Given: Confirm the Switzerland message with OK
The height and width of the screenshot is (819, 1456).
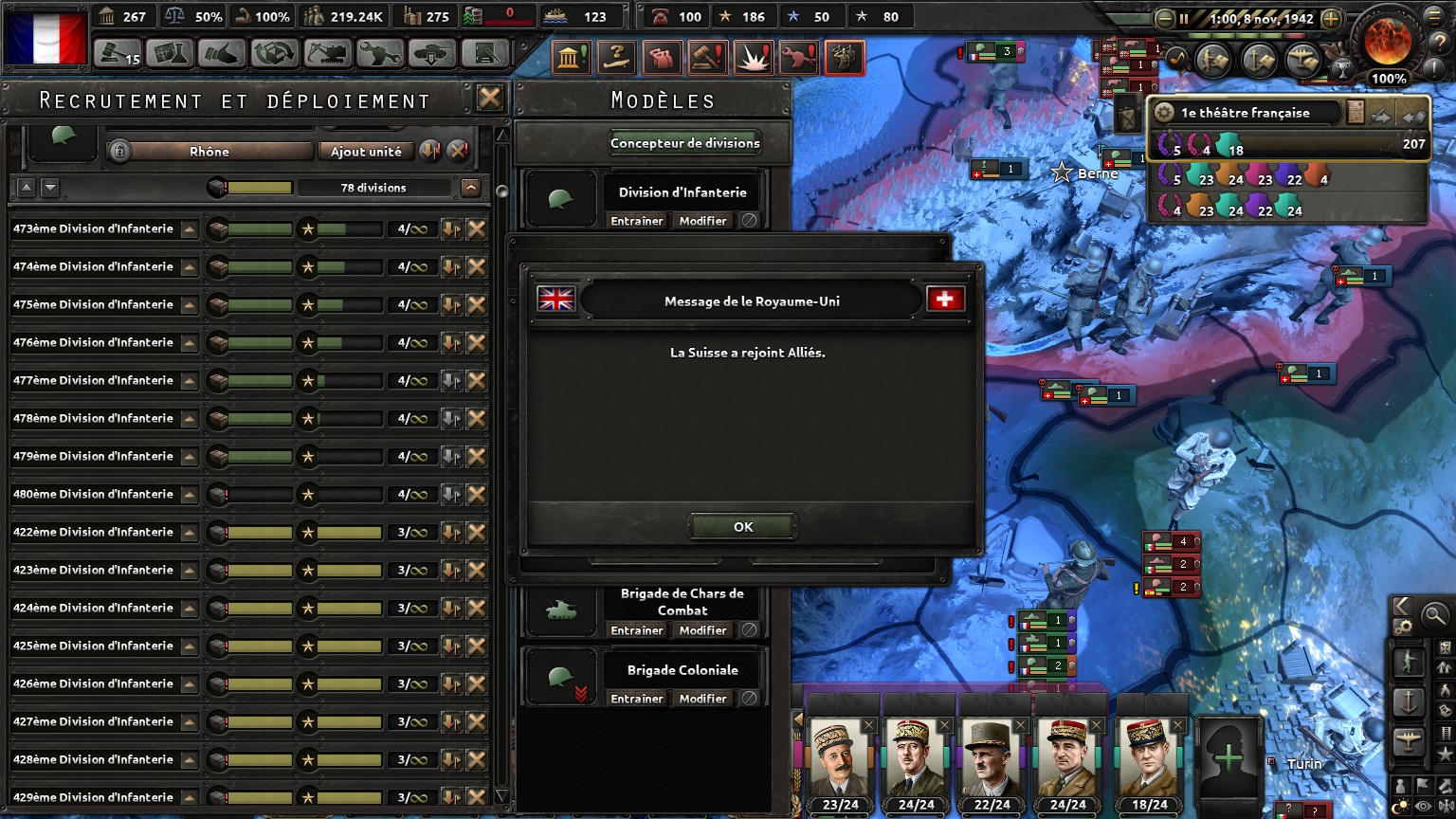Looking at the screenshot, I should tap(743, 527).
